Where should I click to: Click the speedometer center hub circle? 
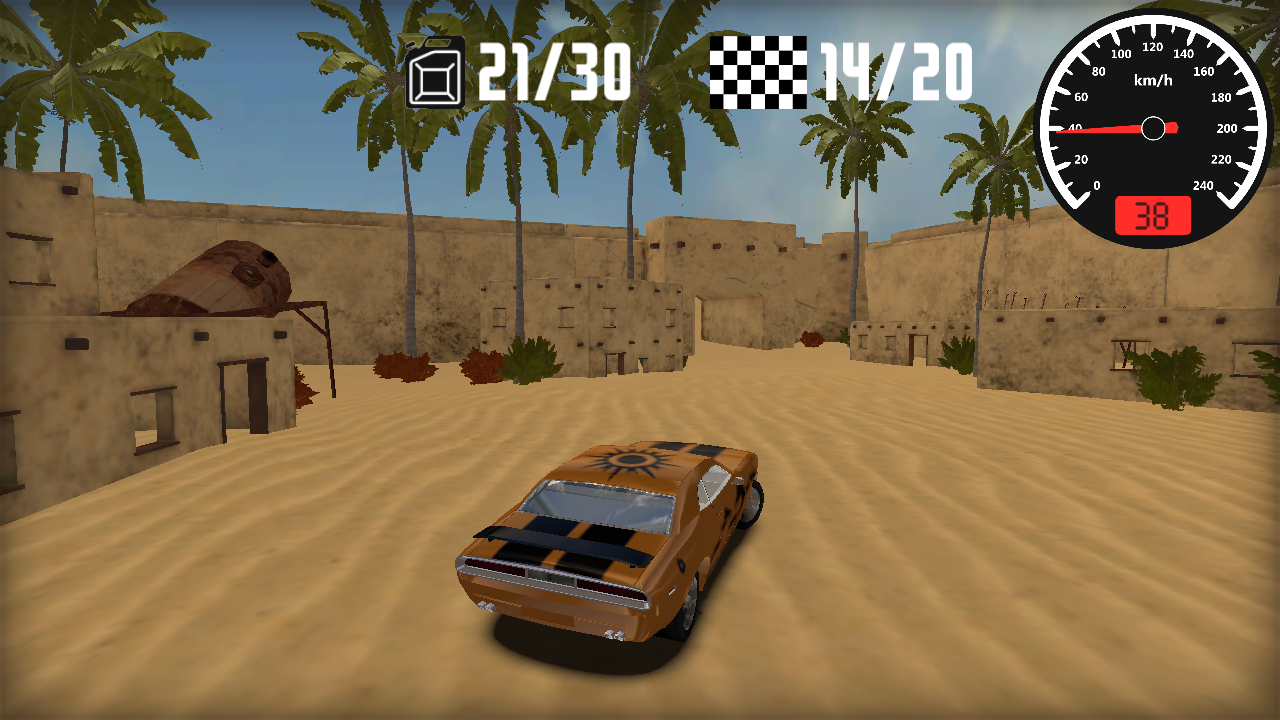click(x=1155, y=128)
